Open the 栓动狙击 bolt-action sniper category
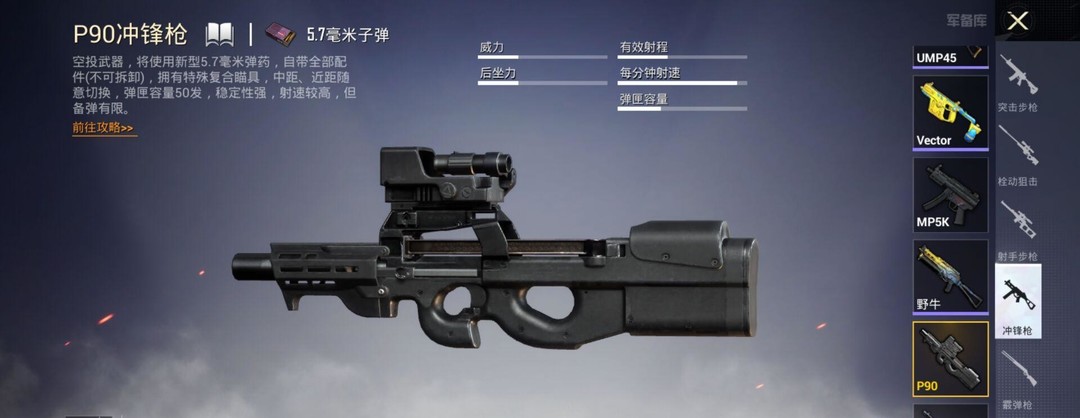 point(1018,158)
